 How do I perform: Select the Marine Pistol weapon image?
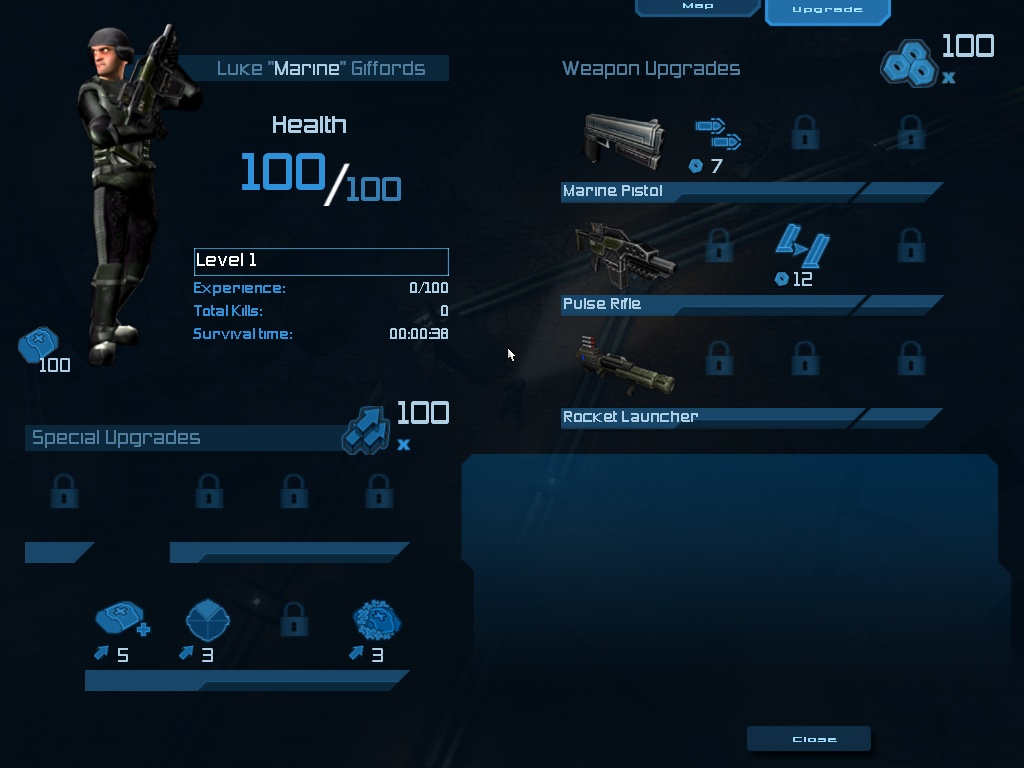624,142
